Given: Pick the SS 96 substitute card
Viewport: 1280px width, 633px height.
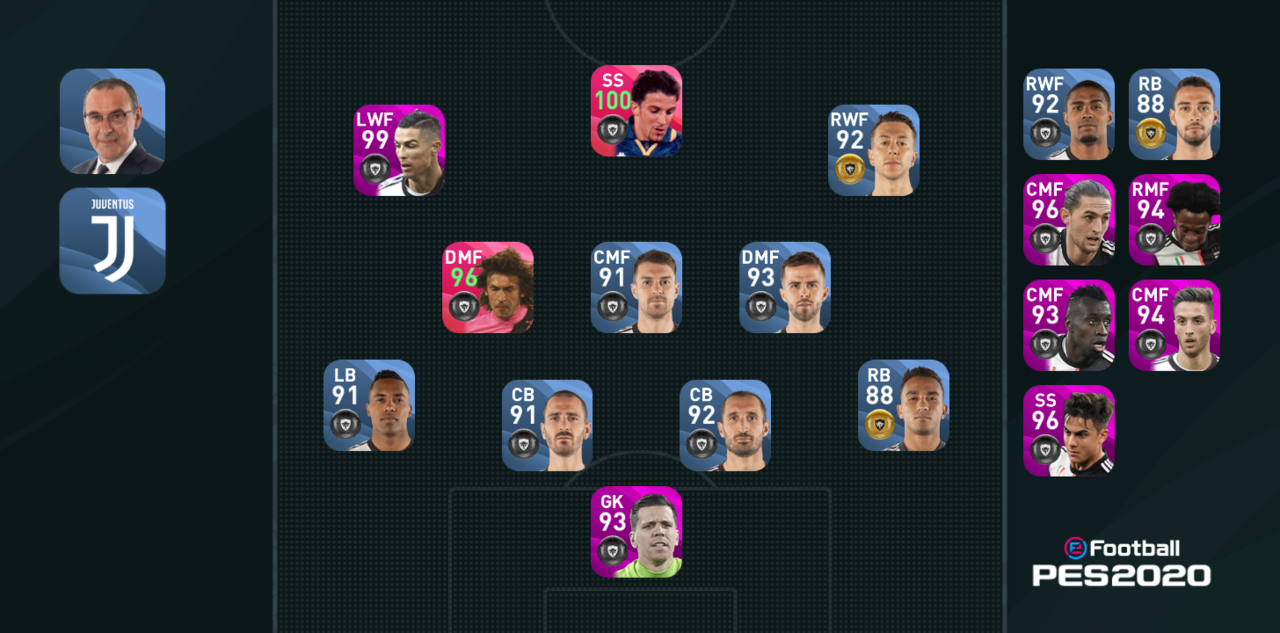Looking at the screenshot, I should coord(1068,431).
